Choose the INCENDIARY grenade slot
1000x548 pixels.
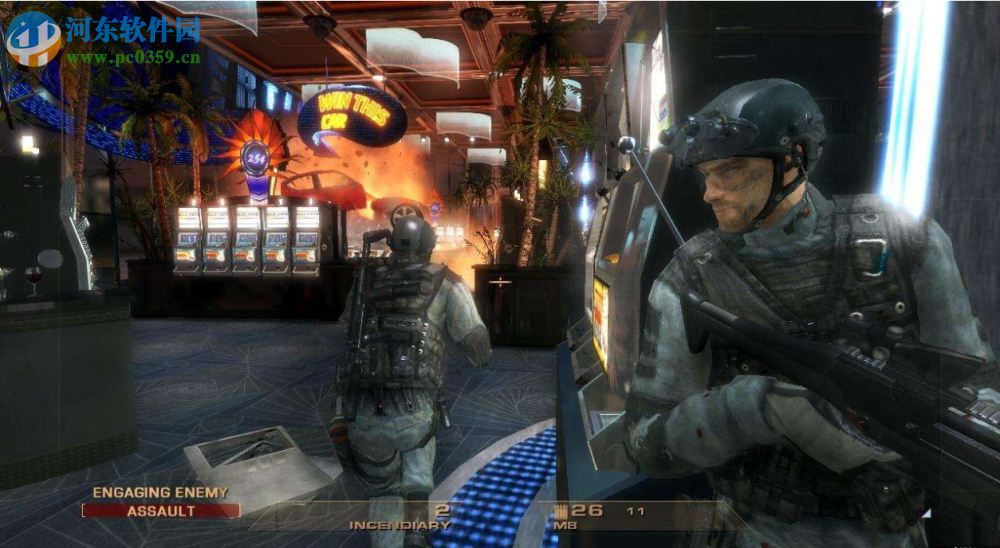pyautogui.click(x=400, y=525)
